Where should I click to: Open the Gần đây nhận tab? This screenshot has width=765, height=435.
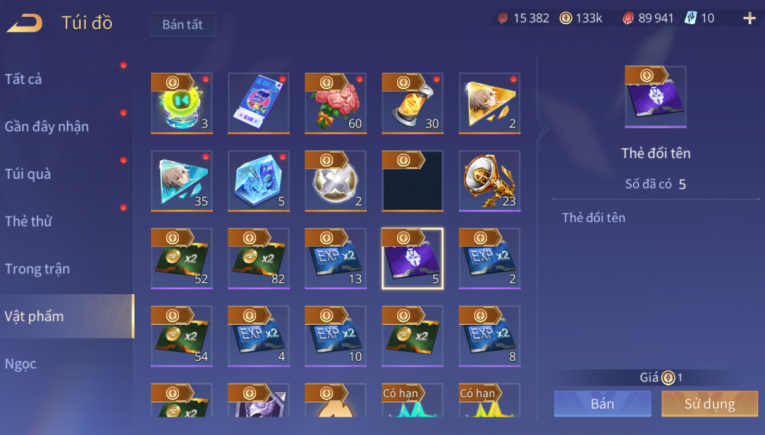[x=47, y=126]
